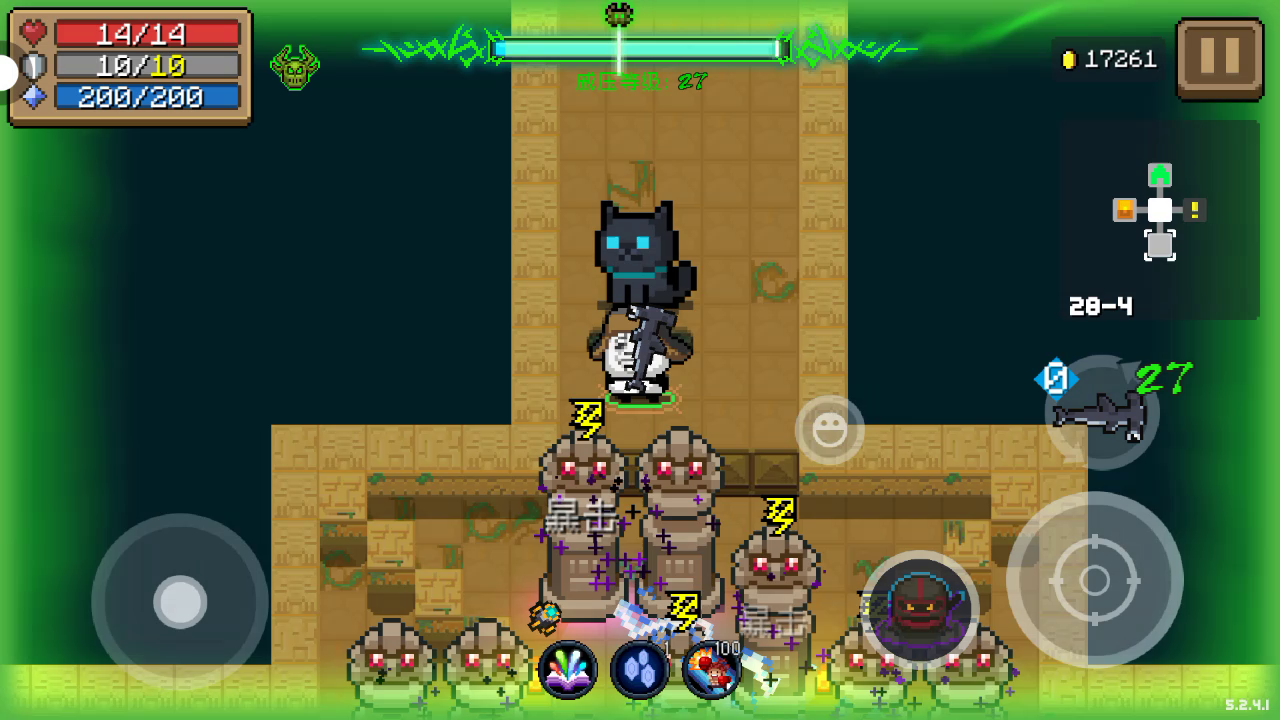Viewport: 1280px width, 720px height.
Task: Select the blue crystals buff icon
Action: pos(640,669)
